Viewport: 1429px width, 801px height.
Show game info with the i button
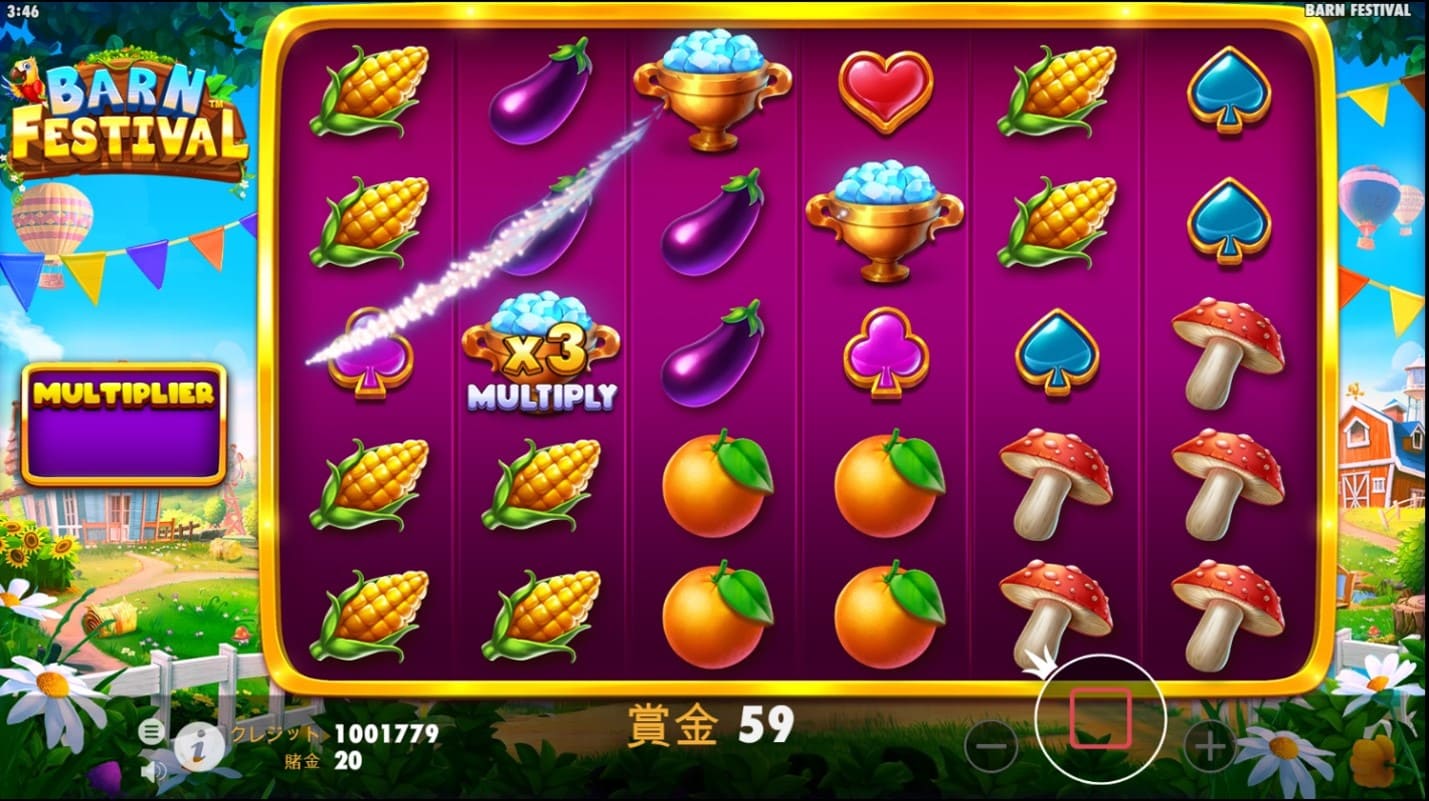tap(197, 745)
